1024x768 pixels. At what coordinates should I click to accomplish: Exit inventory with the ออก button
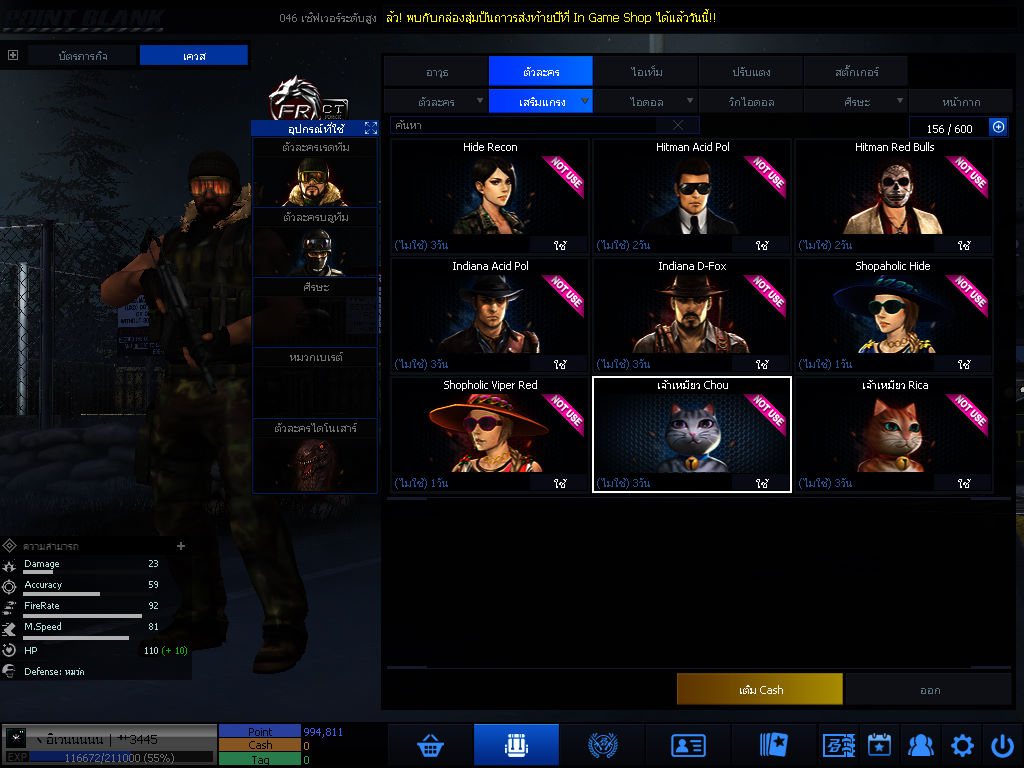929,689
